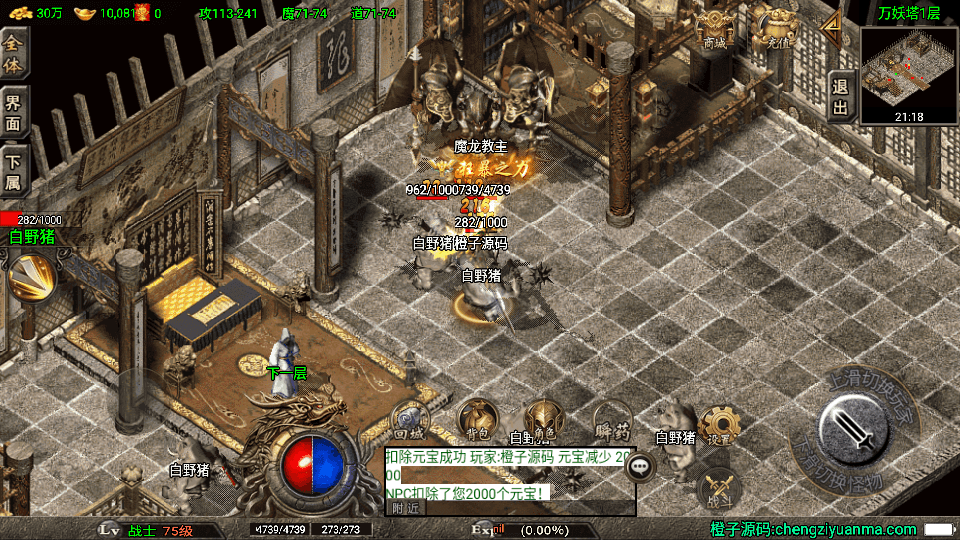Click the 退出 exit button

tap(840, 97)
